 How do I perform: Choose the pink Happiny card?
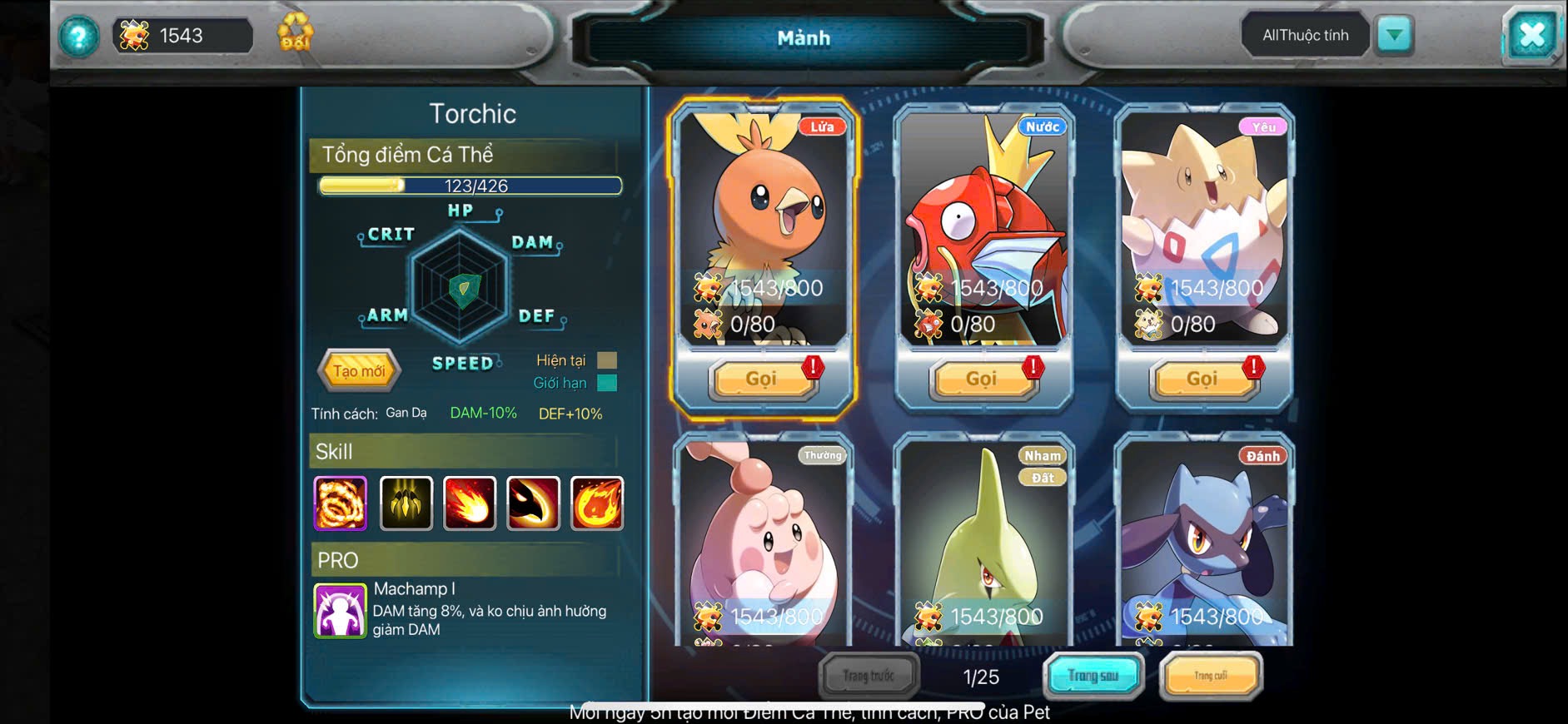762,541
